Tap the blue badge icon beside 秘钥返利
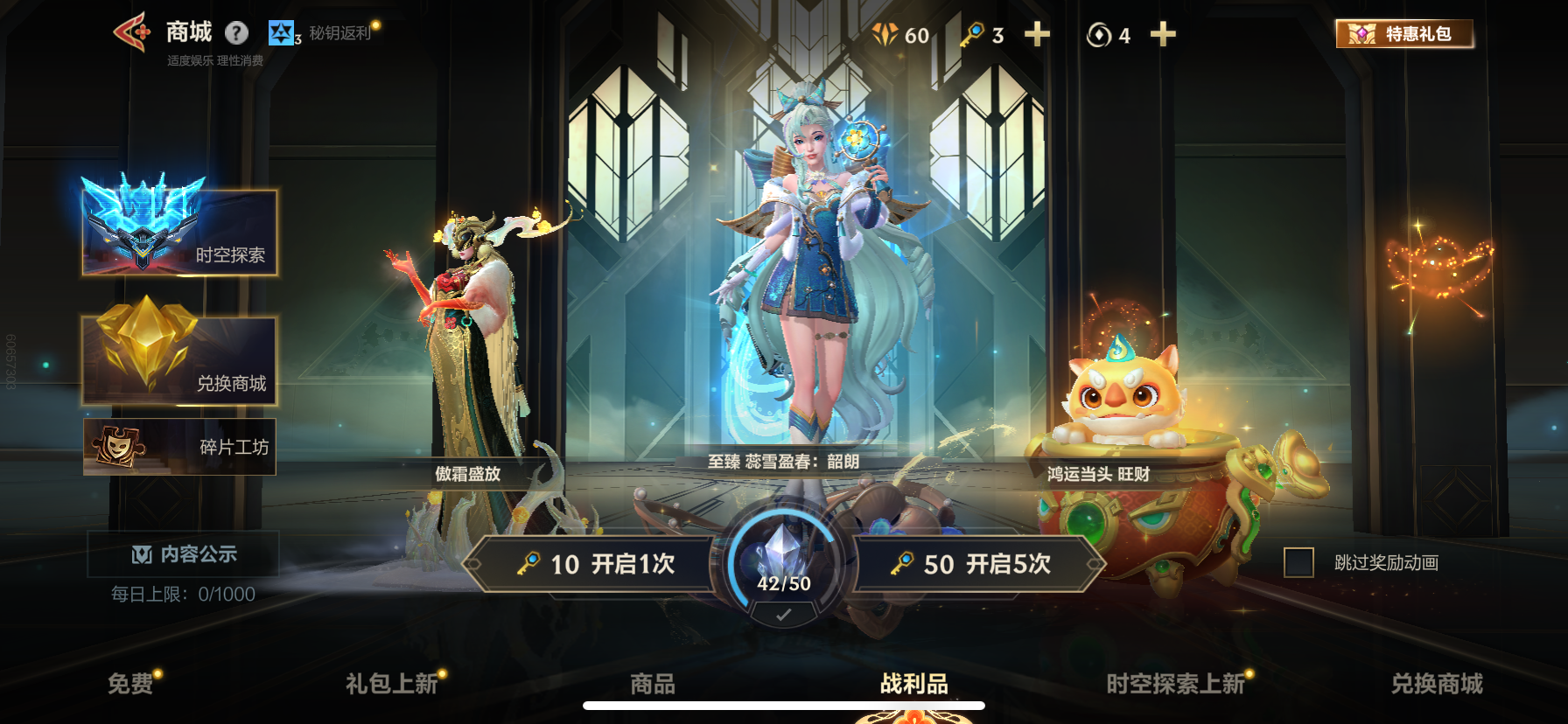The width and height of the screenshot is (1568, 724). click(x=280, y=33)
